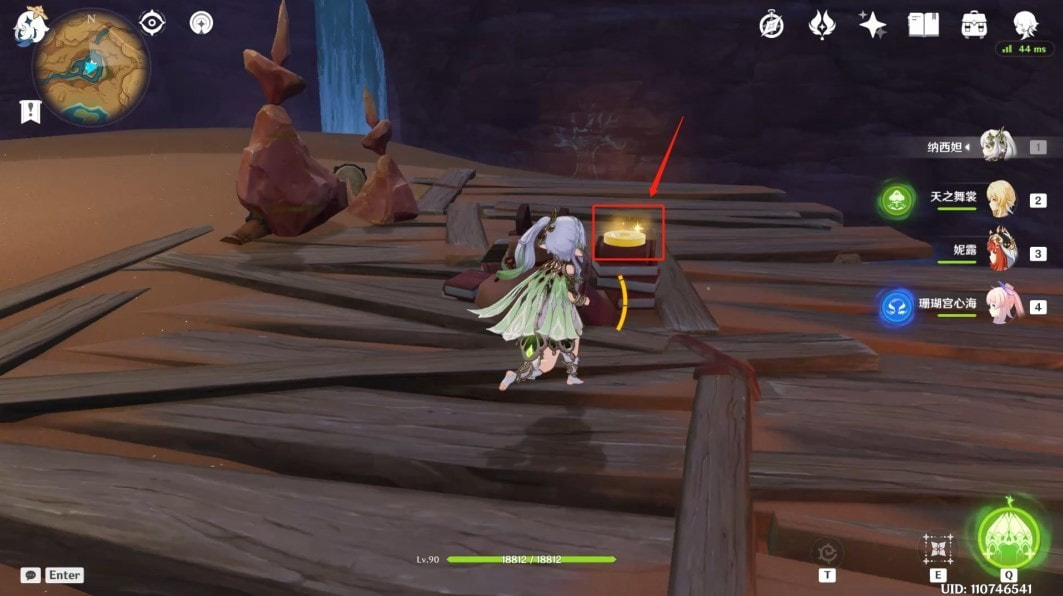Open the Wish banner icon
This screenshot has height=596, width=1063.
[822, 25]
